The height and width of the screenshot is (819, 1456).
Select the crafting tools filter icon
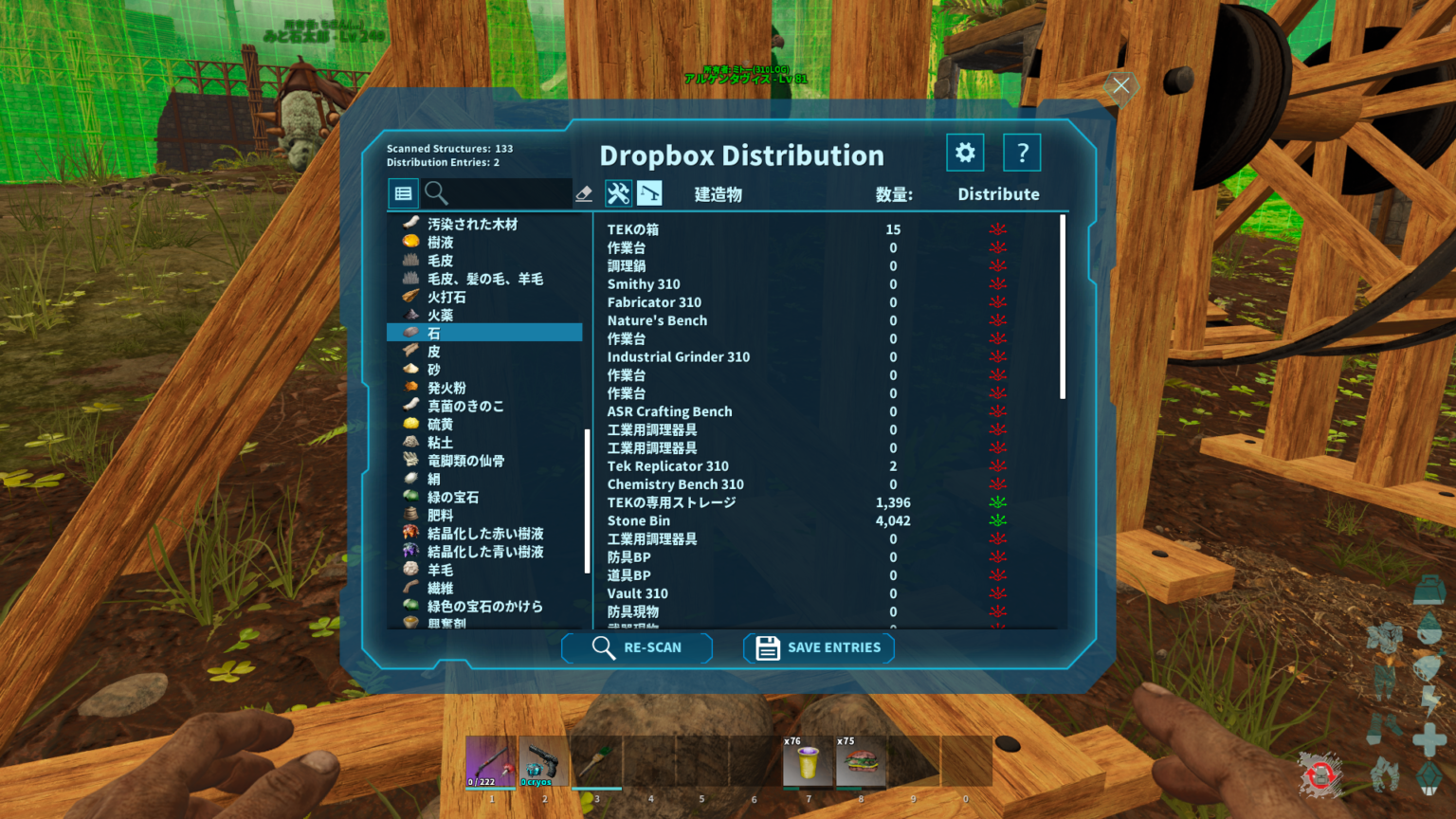619,192
